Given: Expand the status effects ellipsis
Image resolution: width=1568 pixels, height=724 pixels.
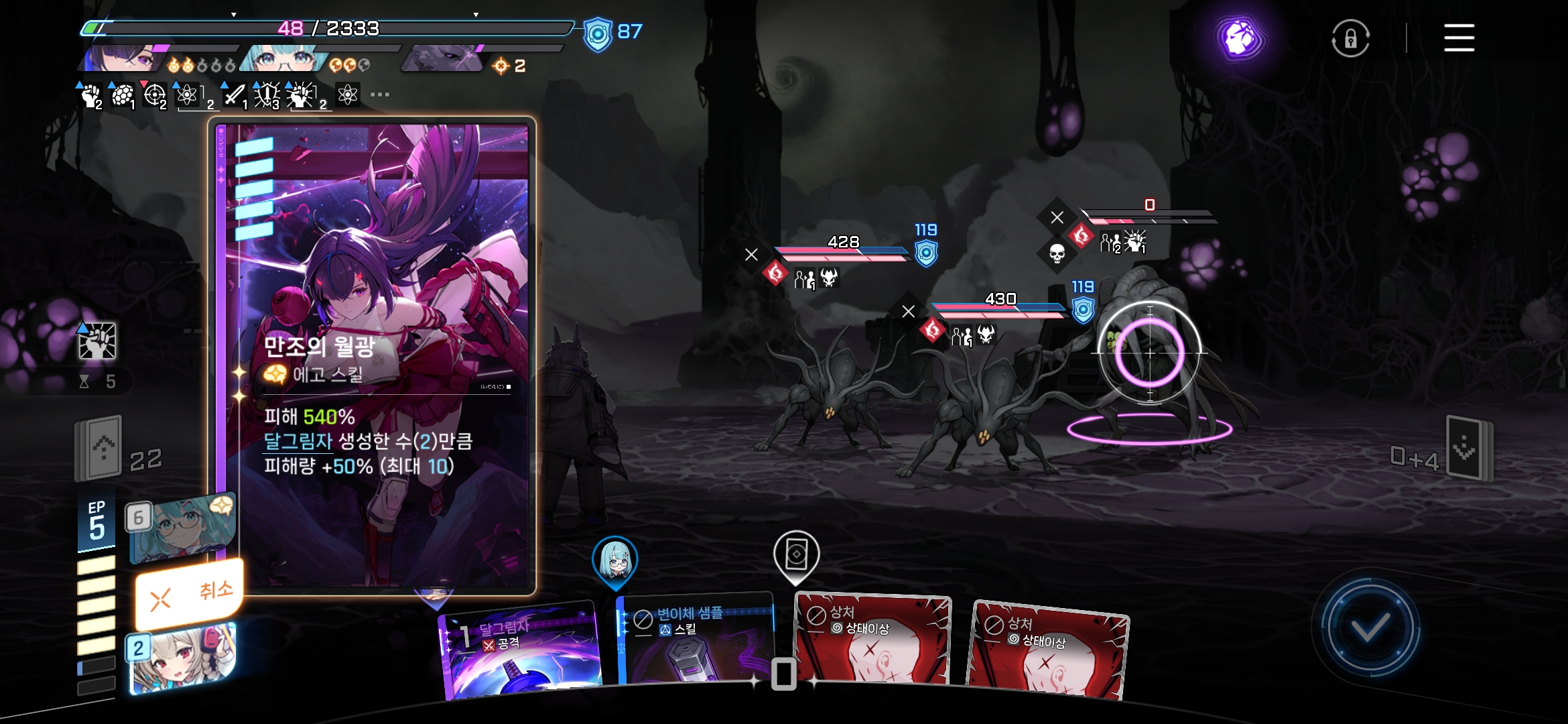Looking at the screenshot, I should coord(380,95).
